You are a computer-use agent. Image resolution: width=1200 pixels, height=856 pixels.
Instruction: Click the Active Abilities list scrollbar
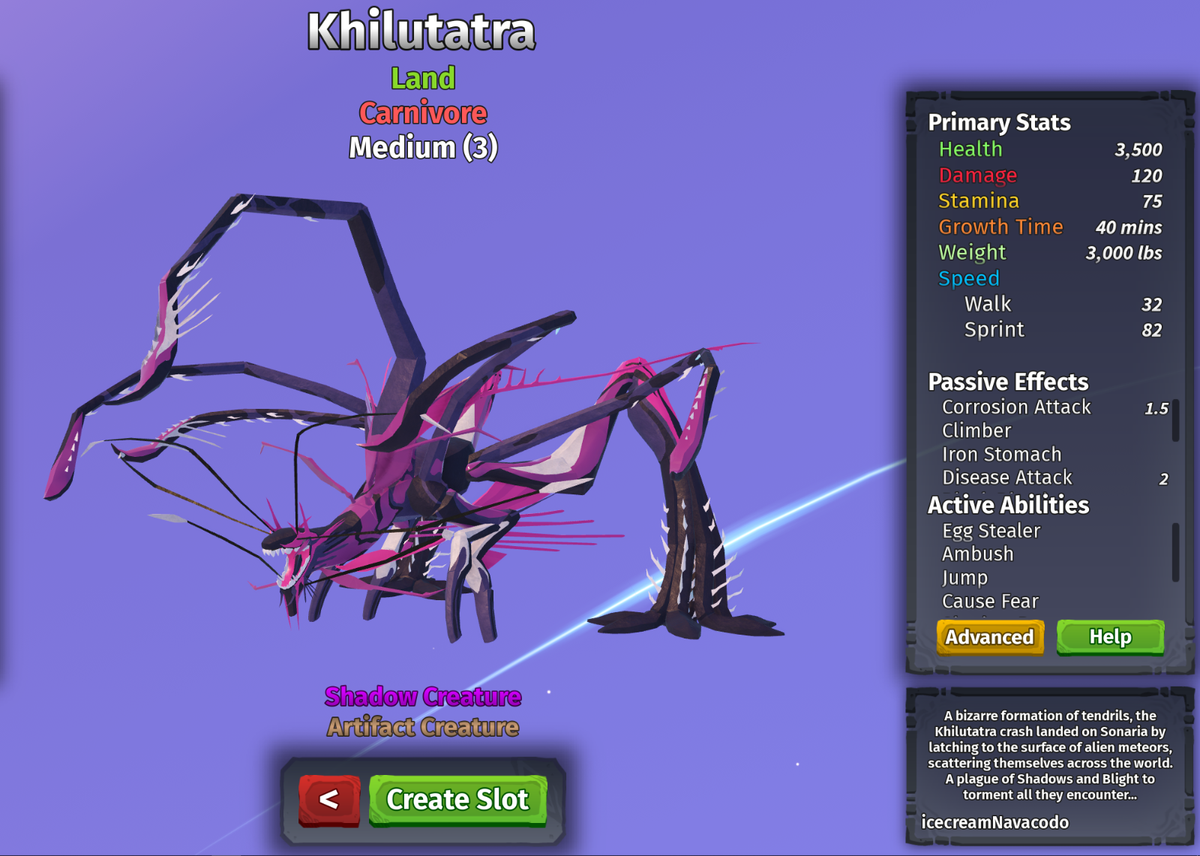[x=1175, y=544]
